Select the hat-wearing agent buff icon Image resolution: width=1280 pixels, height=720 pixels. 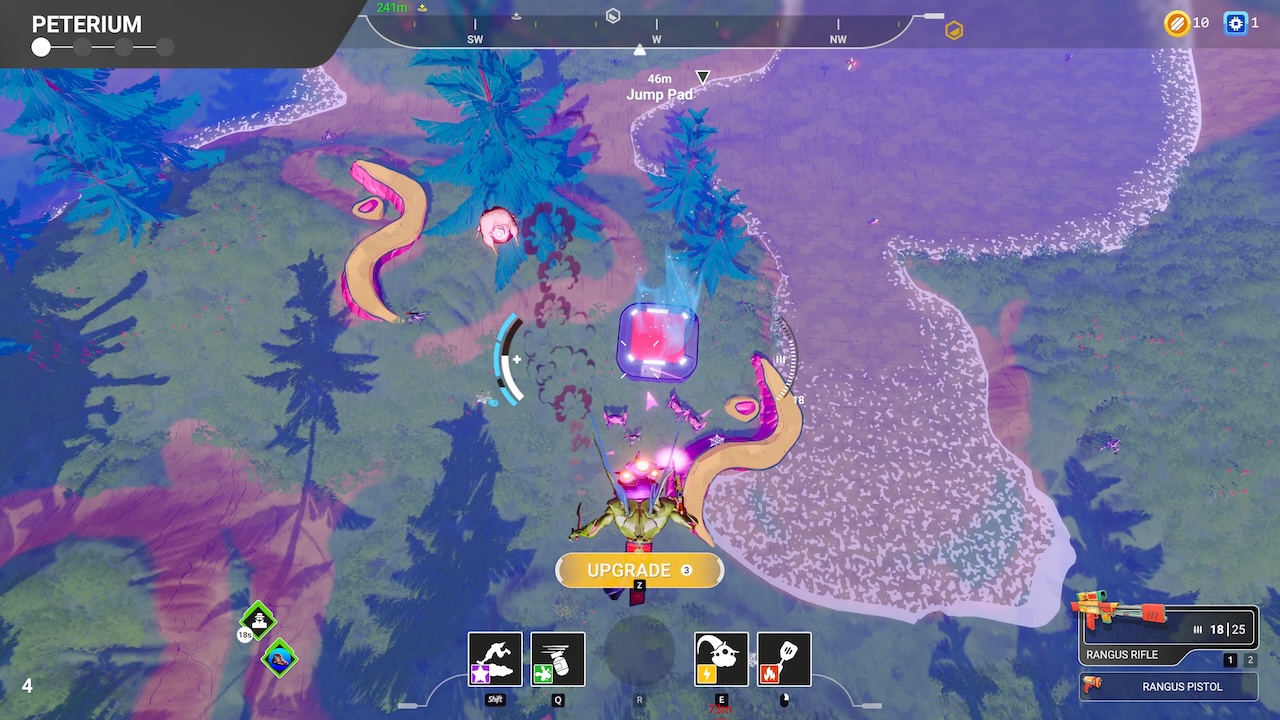click(x=258, y=621)
